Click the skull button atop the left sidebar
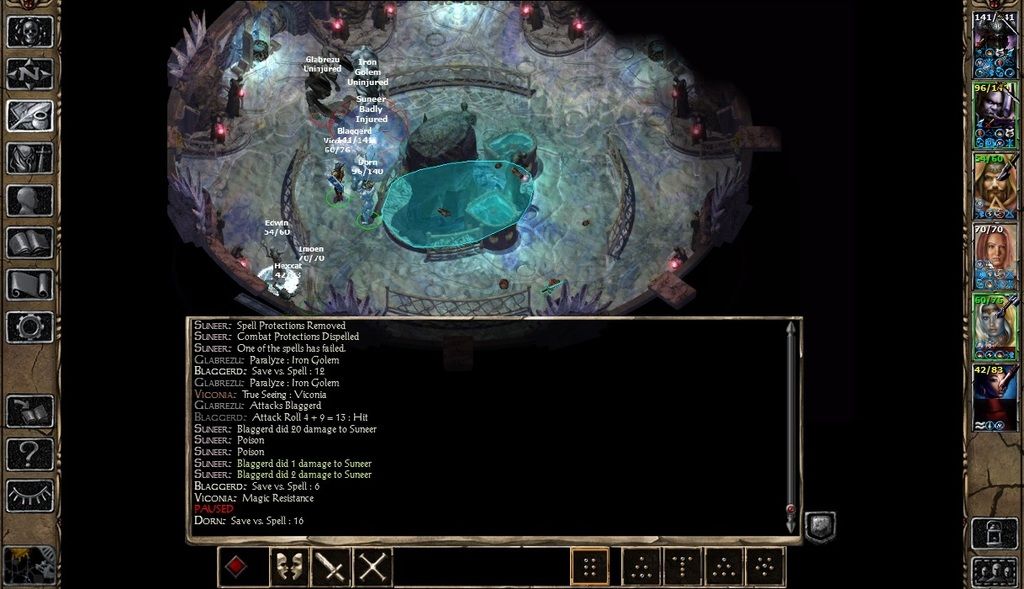Screen dimensions: 1024x589 tap(30, 31)
